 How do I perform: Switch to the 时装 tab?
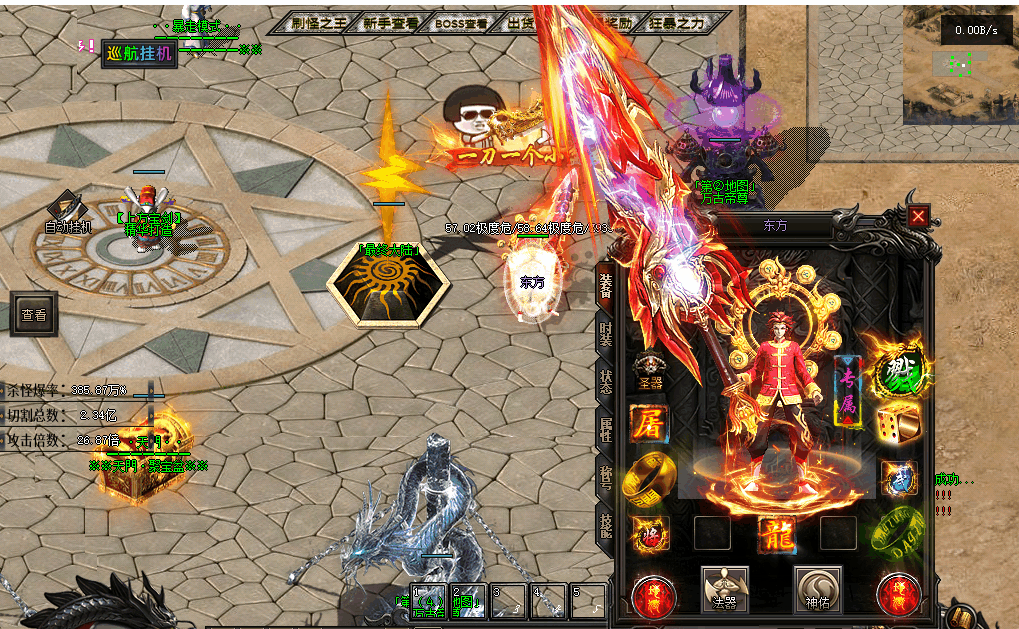(605, 335)
